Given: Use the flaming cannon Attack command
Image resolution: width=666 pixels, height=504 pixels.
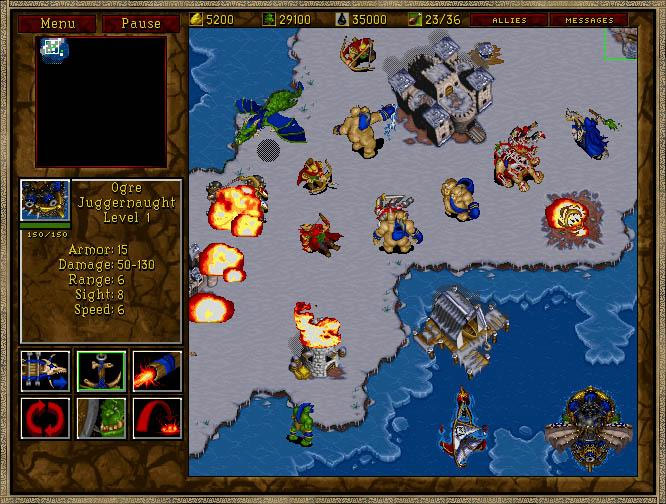Looking at the screenshot, I should (x=157, y=369).
